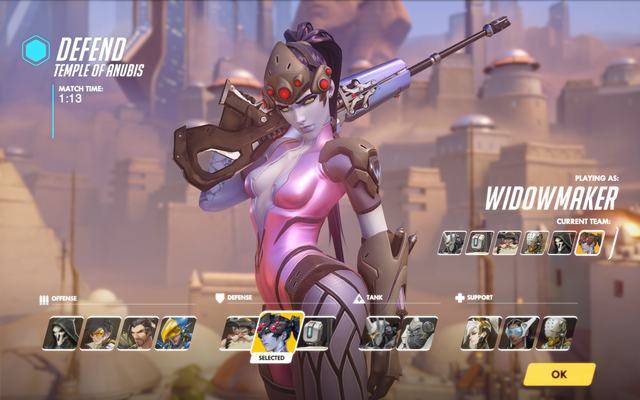Select Torbjörn from the Defense heroes
Screen dimensions: 640x400
point(238,332)
